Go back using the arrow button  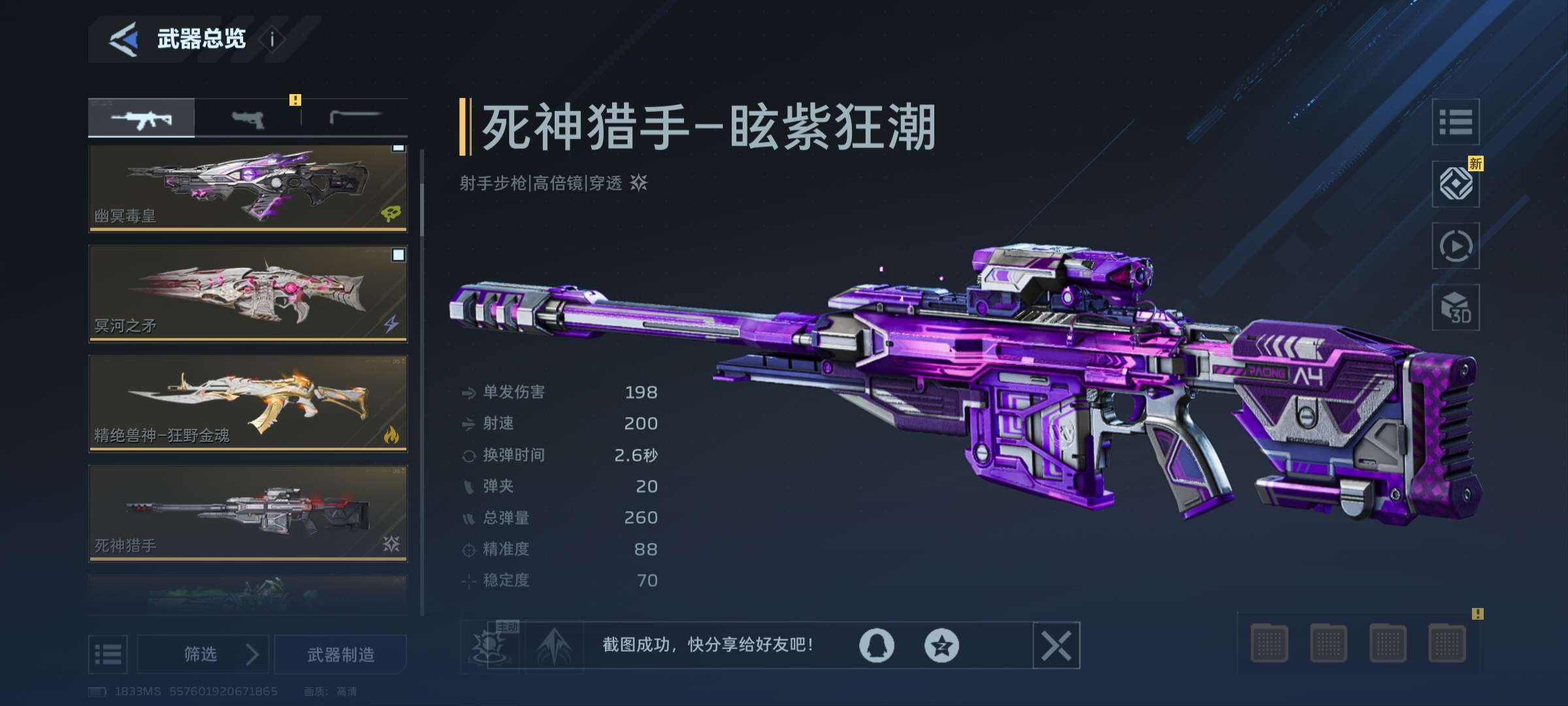pos(123,39)
